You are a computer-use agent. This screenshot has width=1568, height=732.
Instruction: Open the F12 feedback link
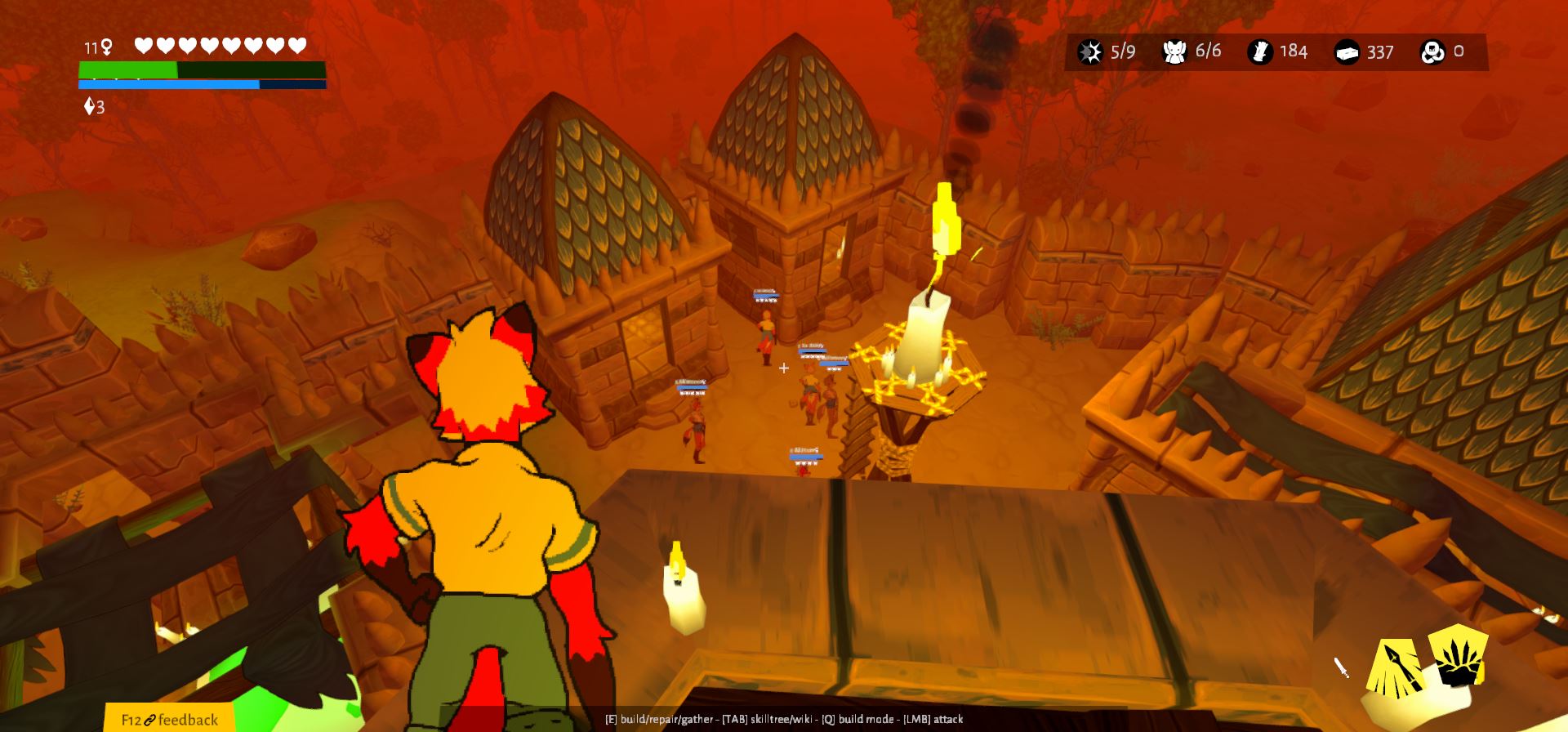(x=170, y=719)
